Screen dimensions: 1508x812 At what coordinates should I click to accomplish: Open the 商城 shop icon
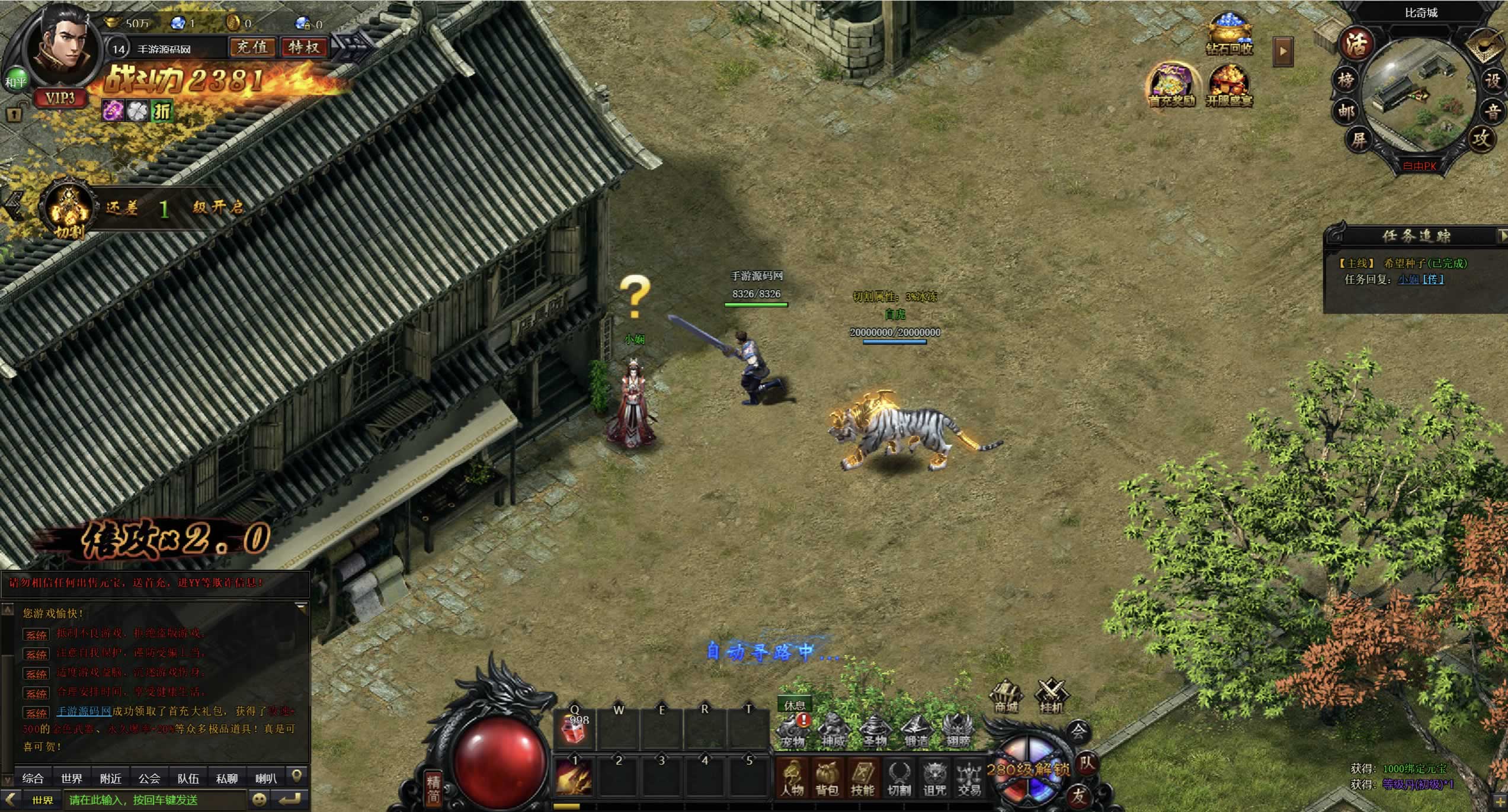1006,697
